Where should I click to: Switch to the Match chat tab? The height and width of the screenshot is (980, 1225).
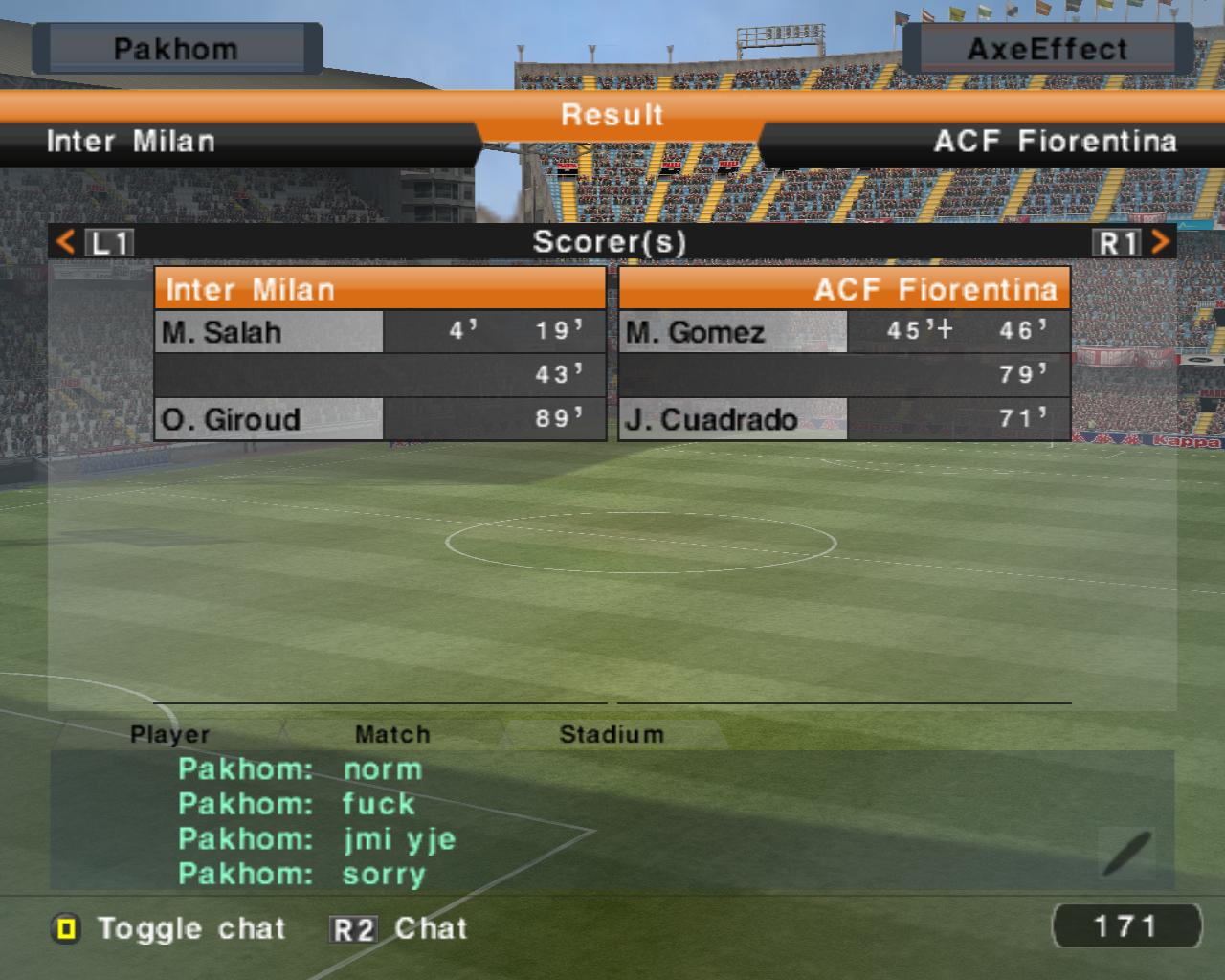click(x=392, y=734)
